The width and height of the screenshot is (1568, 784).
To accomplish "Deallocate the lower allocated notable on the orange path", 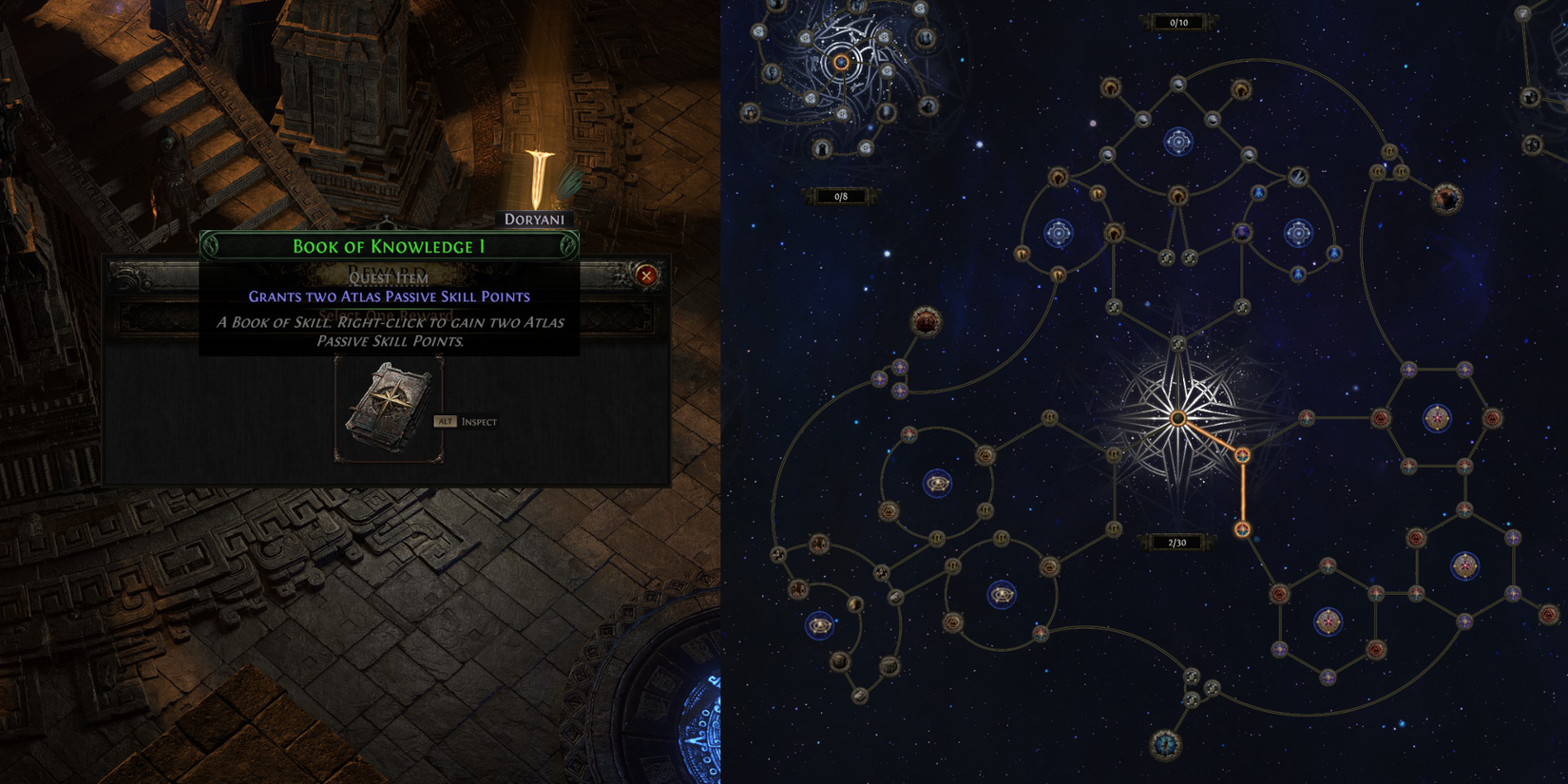I will point(1243,529).
